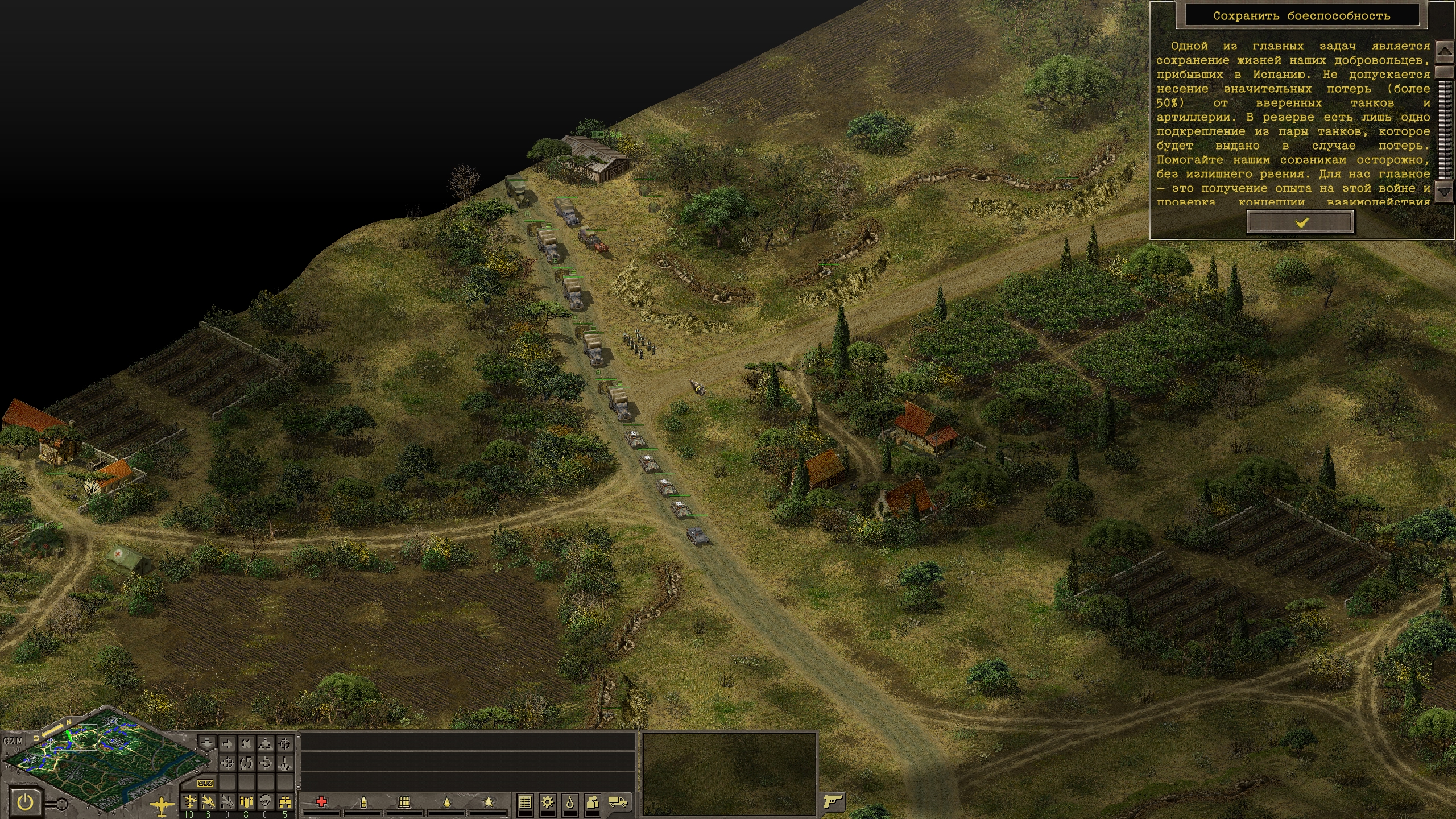This screenshot has width=1456, height=819.
Task: Click the yellow envelope icon
Action: tap(205, 783)
